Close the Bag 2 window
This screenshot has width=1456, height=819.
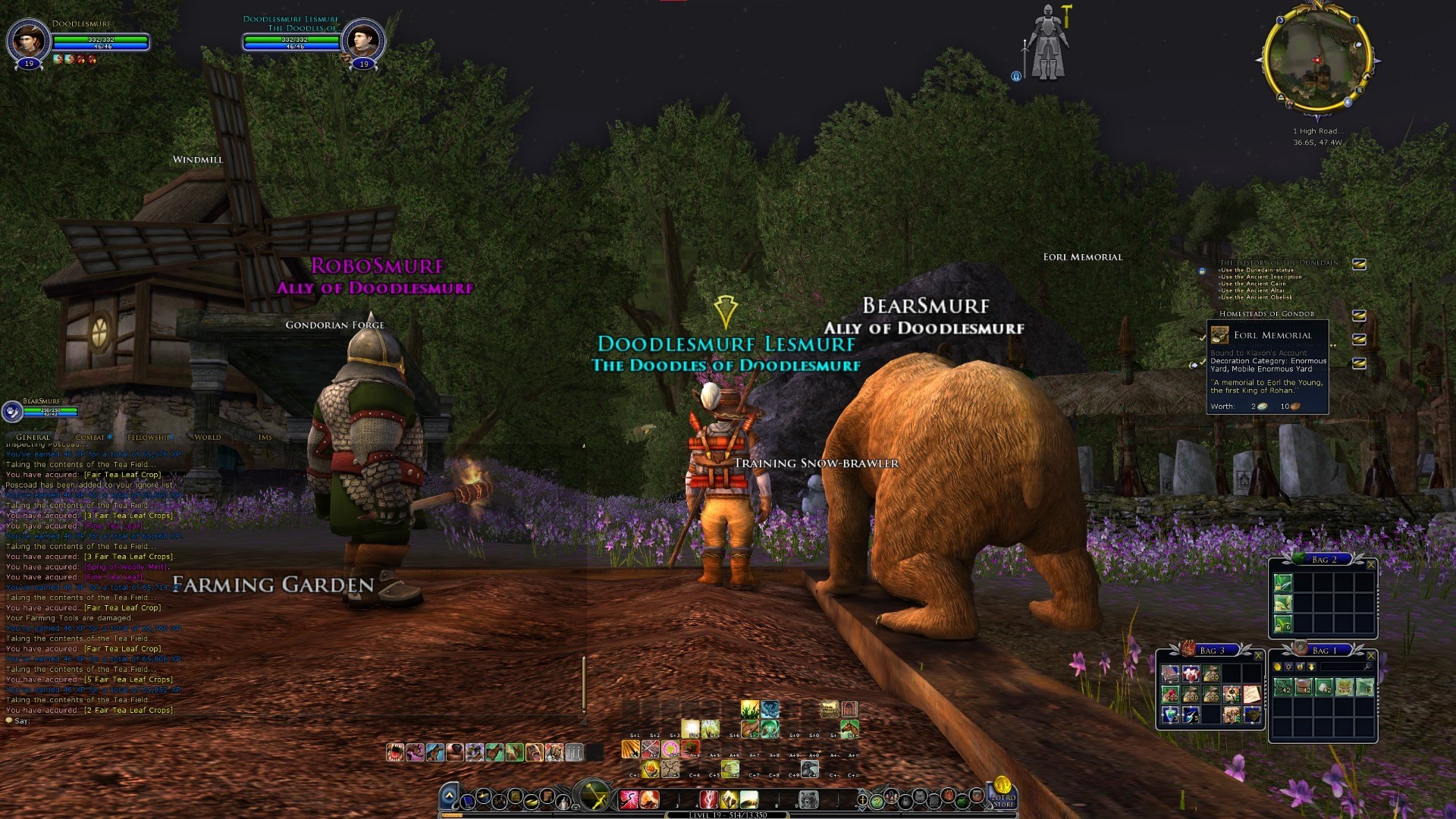click(1370, 565)
